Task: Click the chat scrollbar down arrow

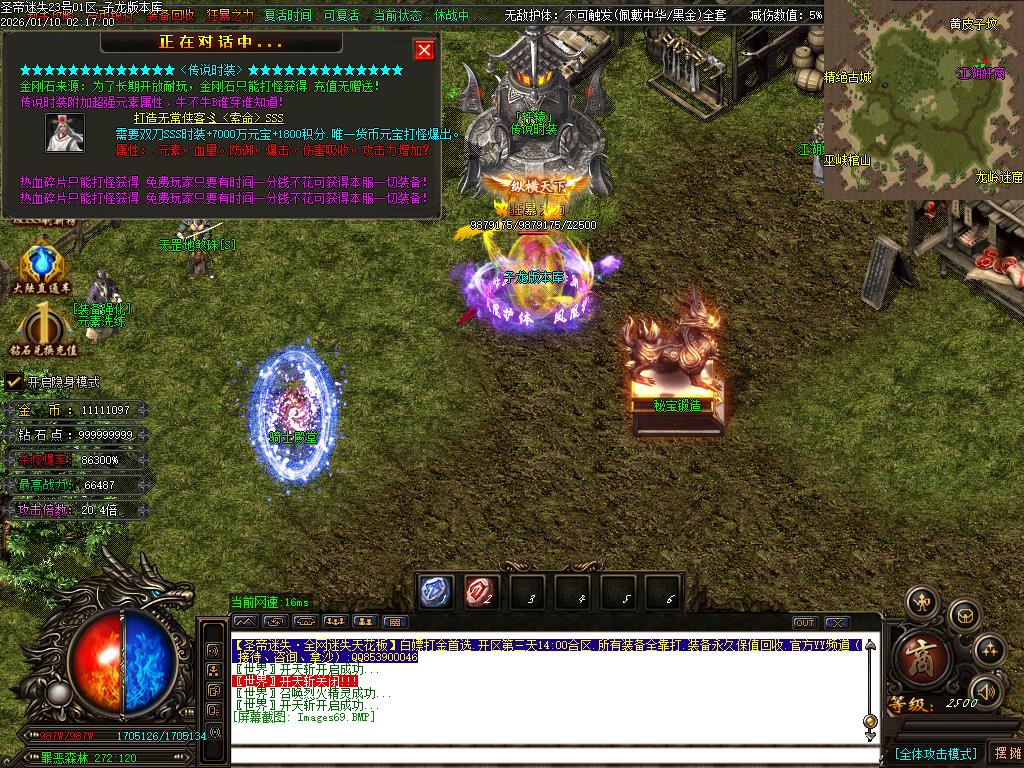Action: pos(870,735)
